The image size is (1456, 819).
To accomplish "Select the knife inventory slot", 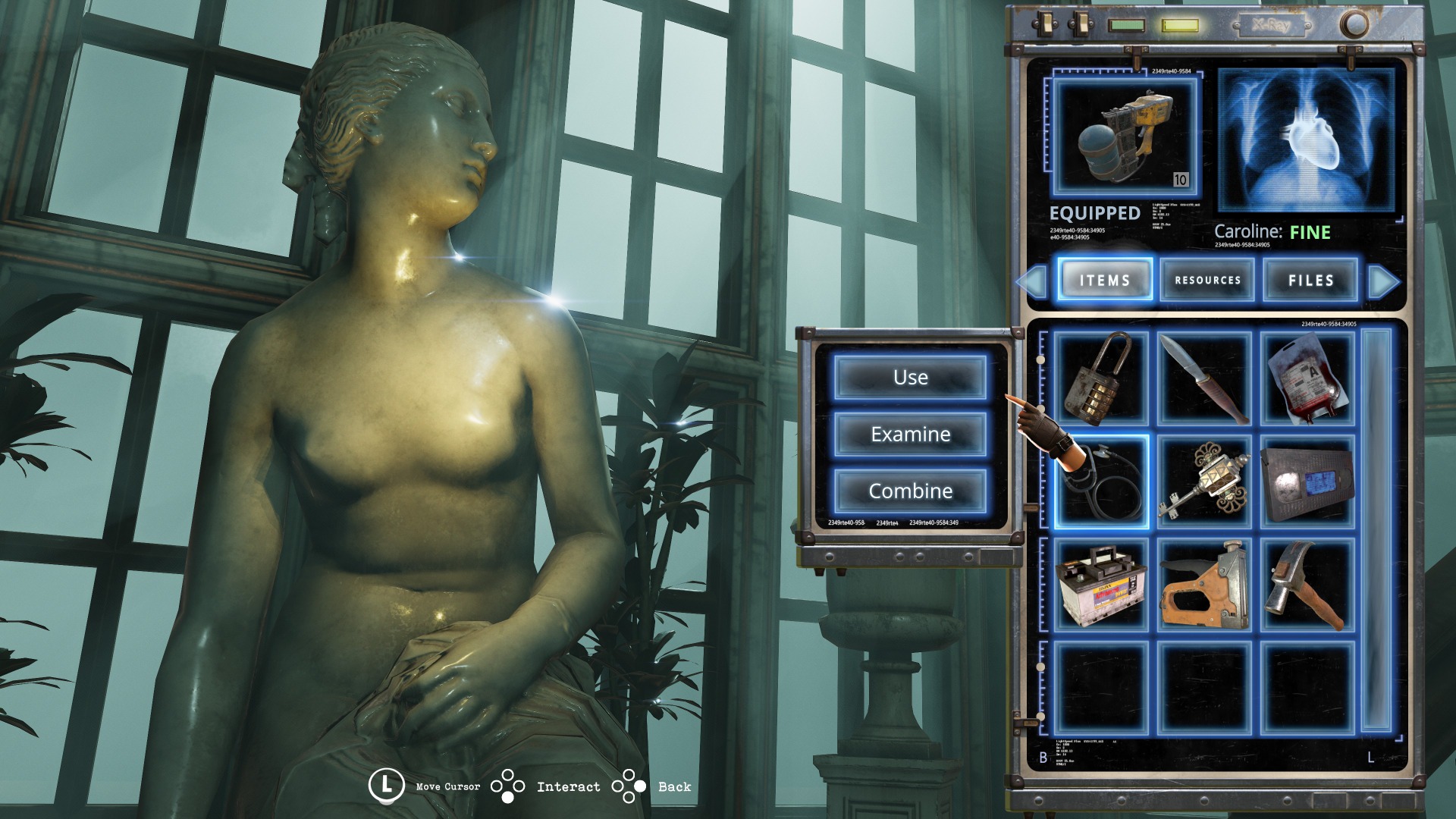I will click(1204, 378).
